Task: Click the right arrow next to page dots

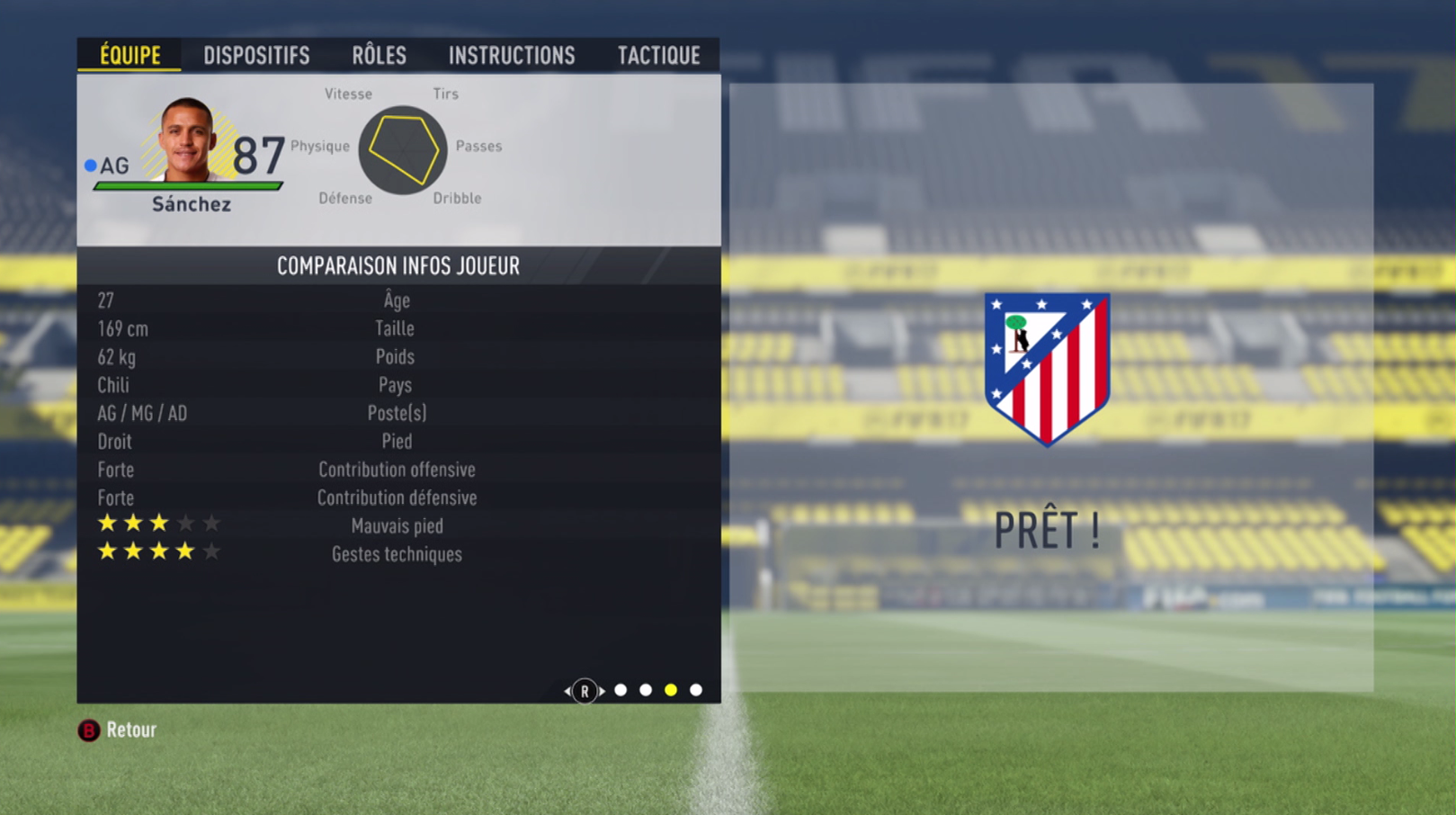Action: click(603, 690)
